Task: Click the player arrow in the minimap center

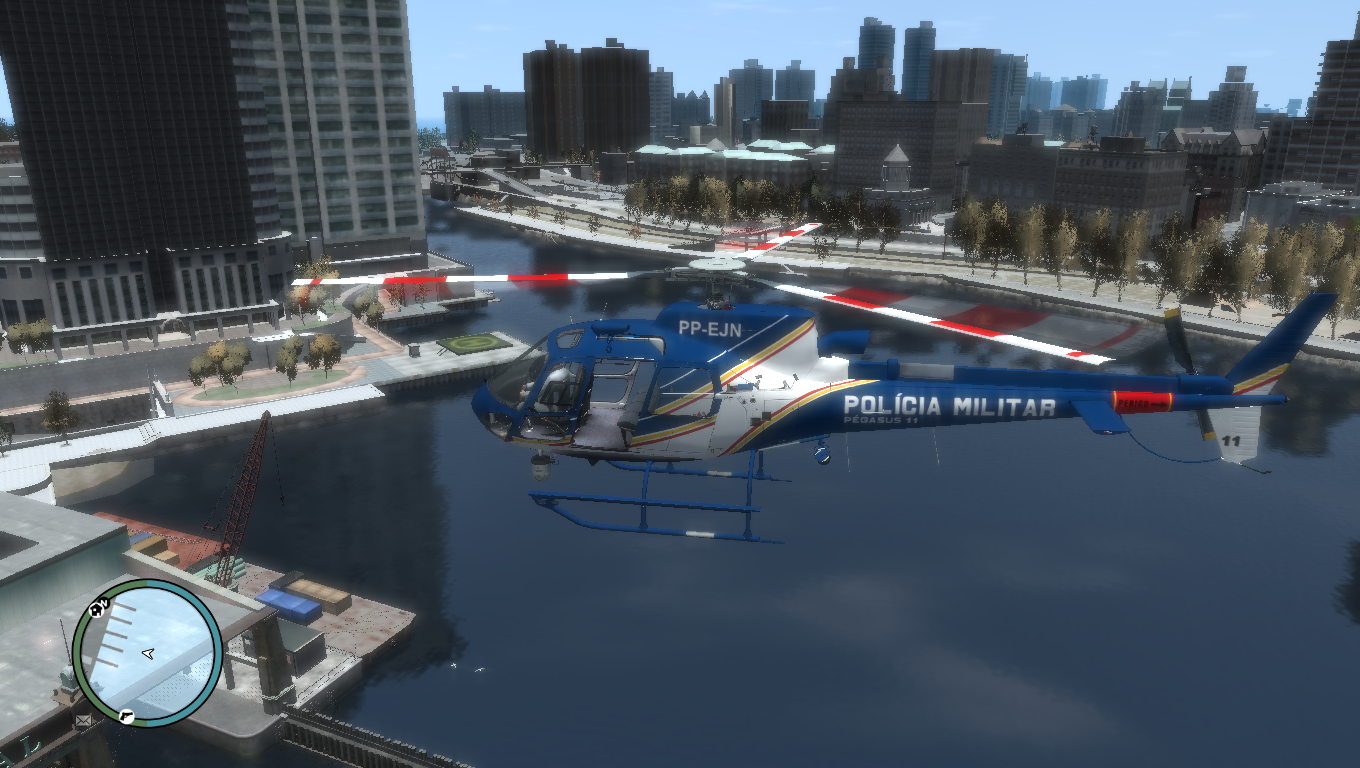Action: pos(148,654)
